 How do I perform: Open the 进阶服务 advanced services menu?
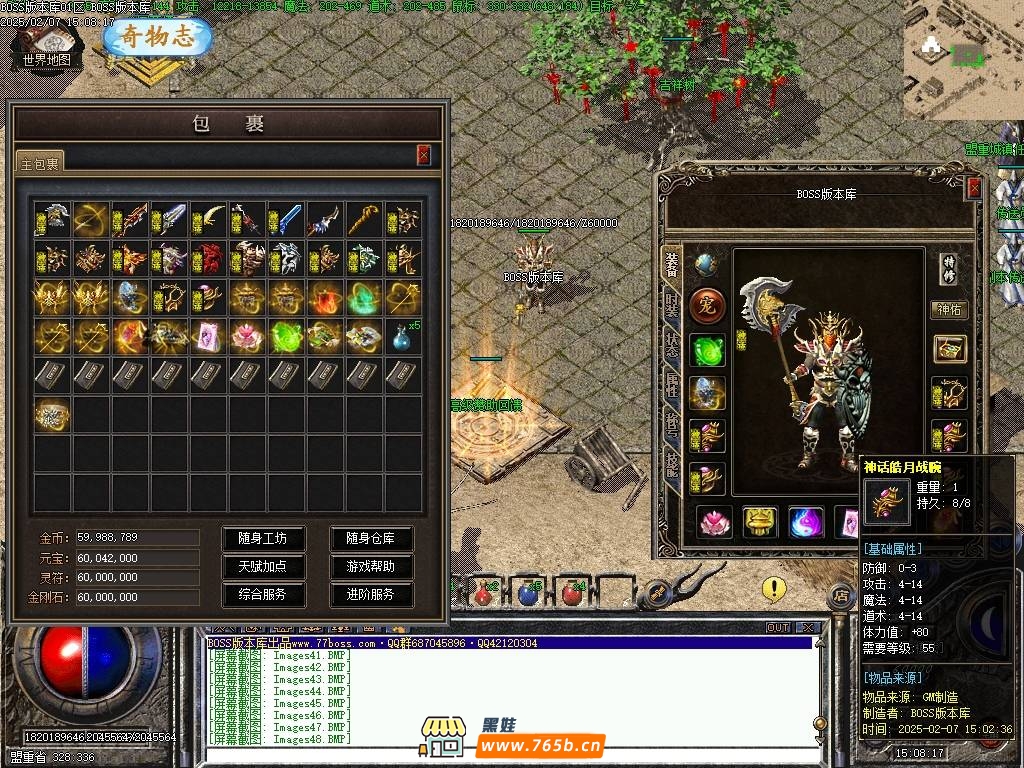(371, 594)
